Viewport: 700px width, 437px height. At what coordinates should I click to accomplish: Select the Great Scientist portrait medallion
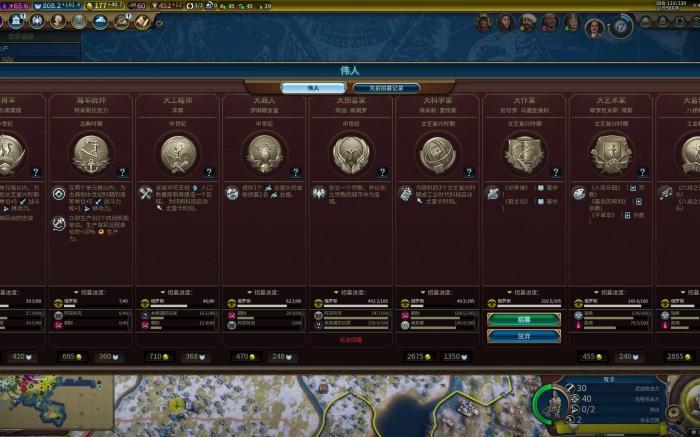tap(437, 154)
